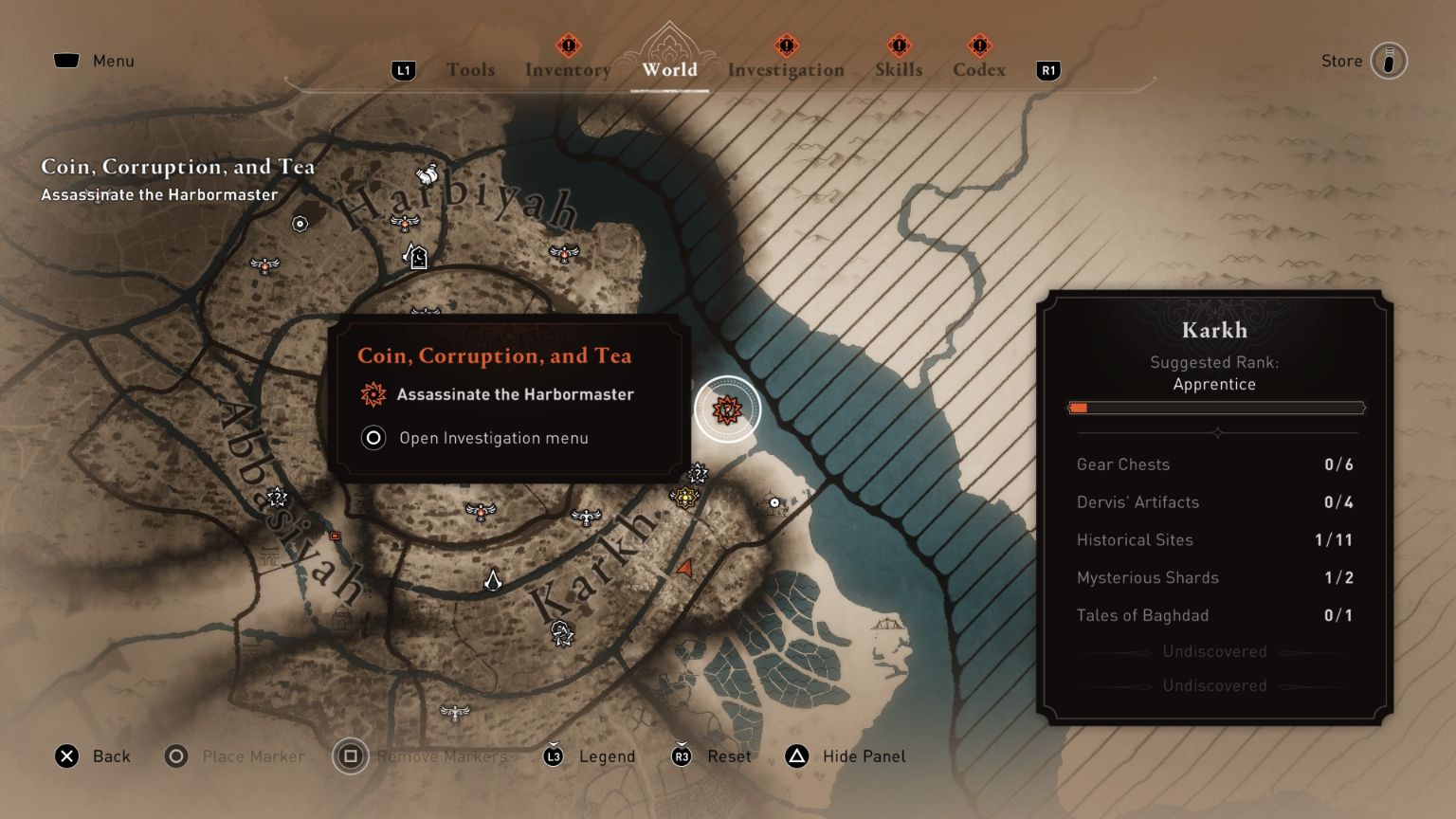The width and height of the screenshot is (1456, 819).
Task: Click the Historical Sites 1/11 entry
Action: coord(1214,539)
